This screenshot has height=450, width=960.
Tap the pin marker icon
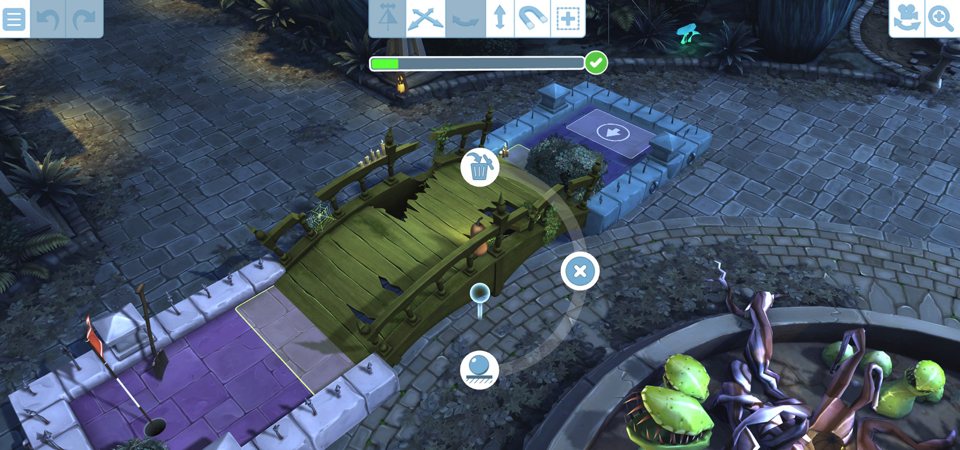point(480,296)
